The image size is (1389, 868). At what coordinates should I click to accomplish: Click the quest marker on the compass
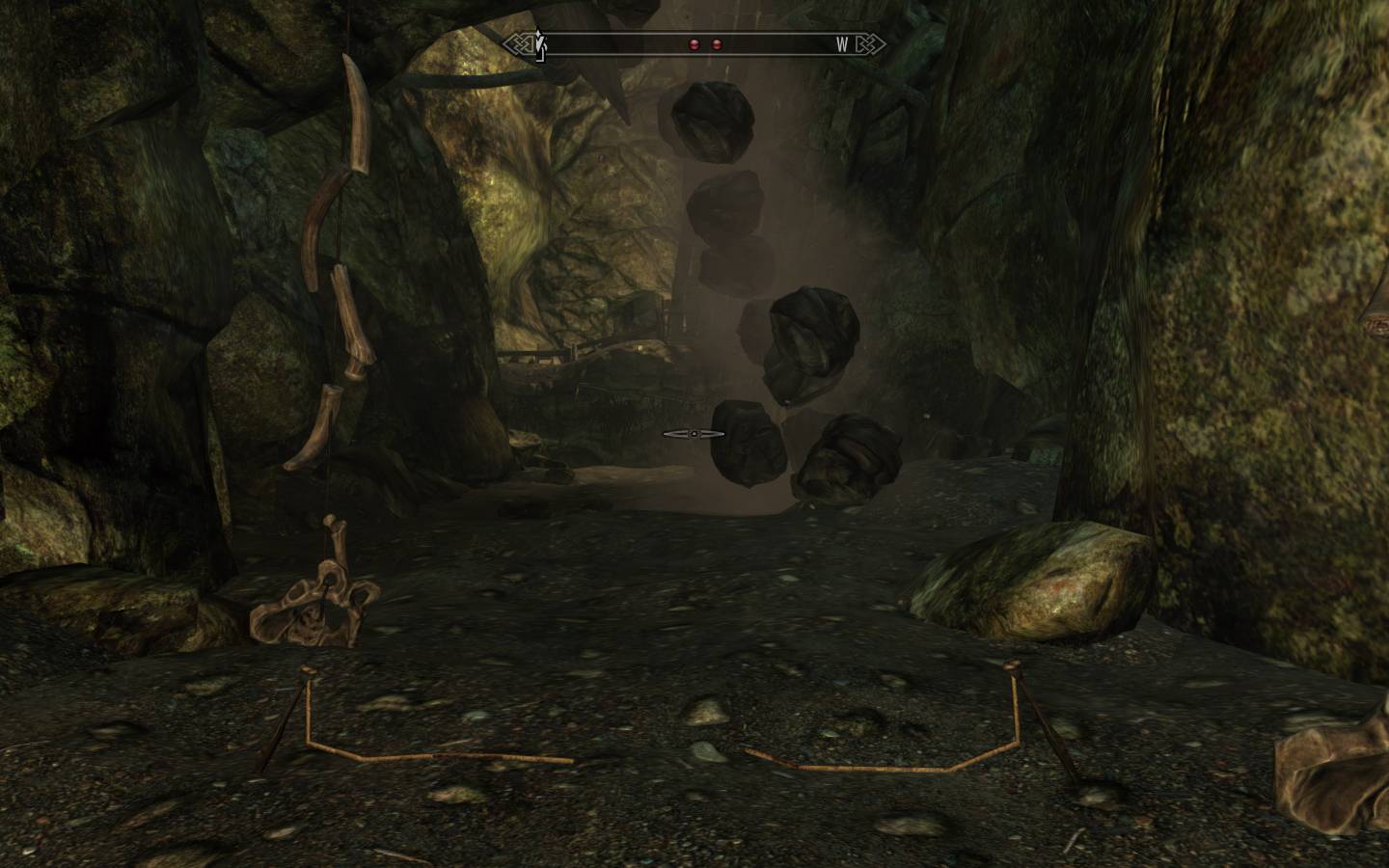(540, 45)
